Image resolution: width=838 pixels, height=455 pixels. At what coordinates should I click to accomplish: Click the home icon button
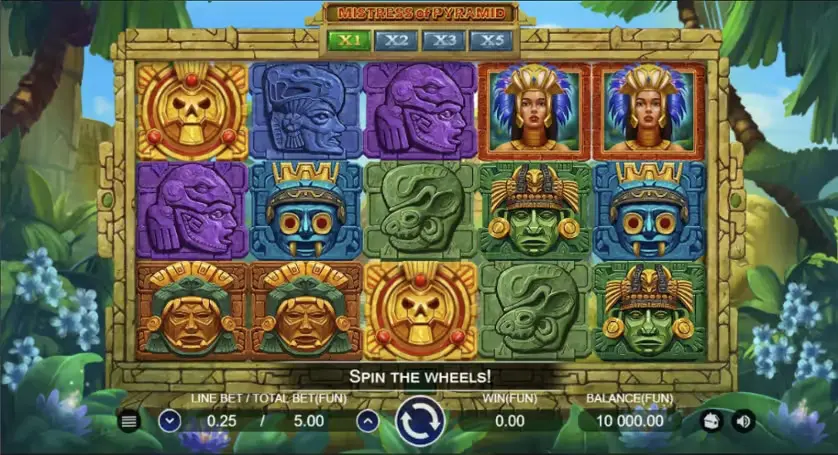coord(713,421)
